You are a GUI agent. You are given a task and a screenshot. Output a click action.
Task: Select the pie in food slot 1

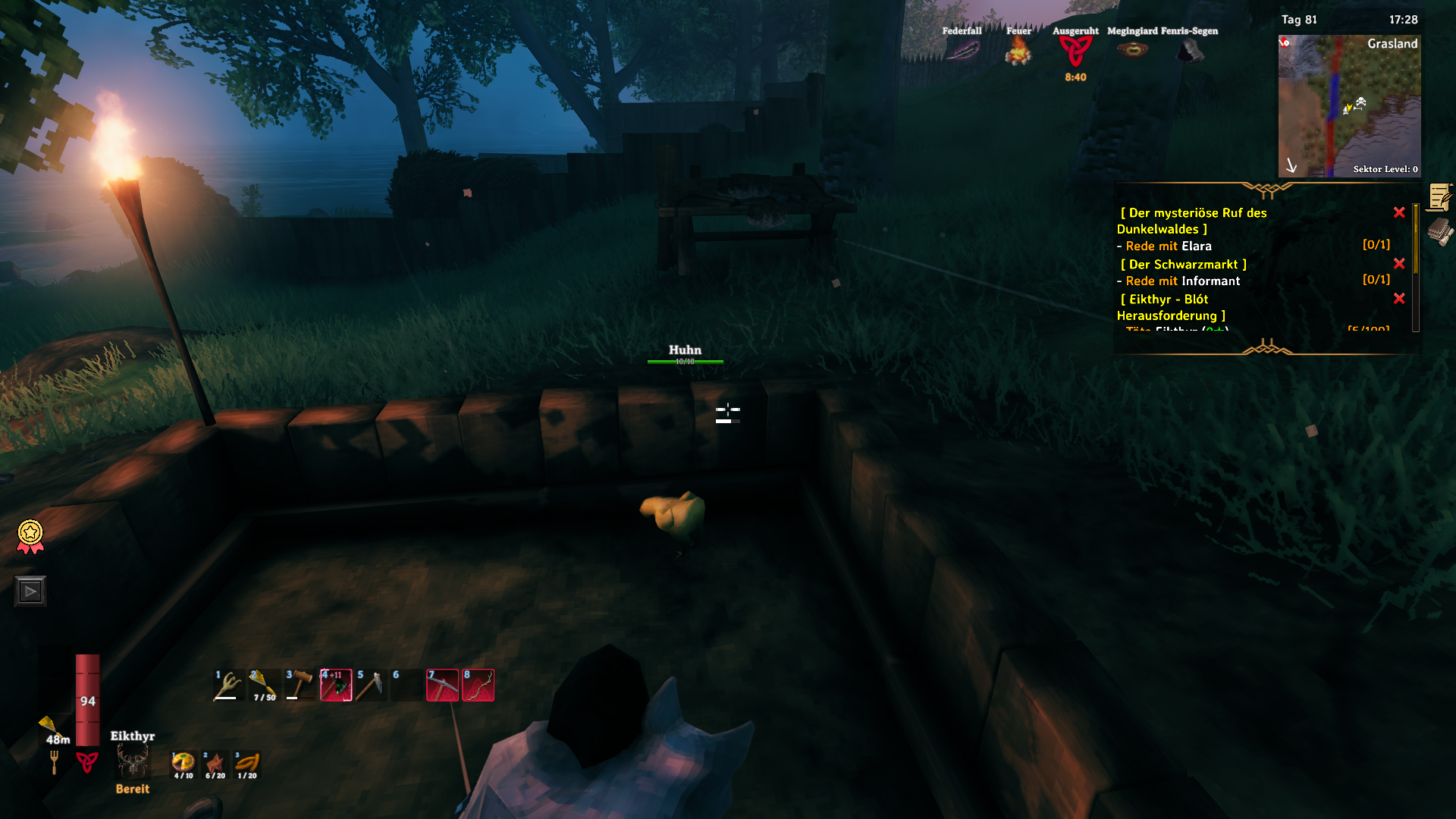click(183, 764)
